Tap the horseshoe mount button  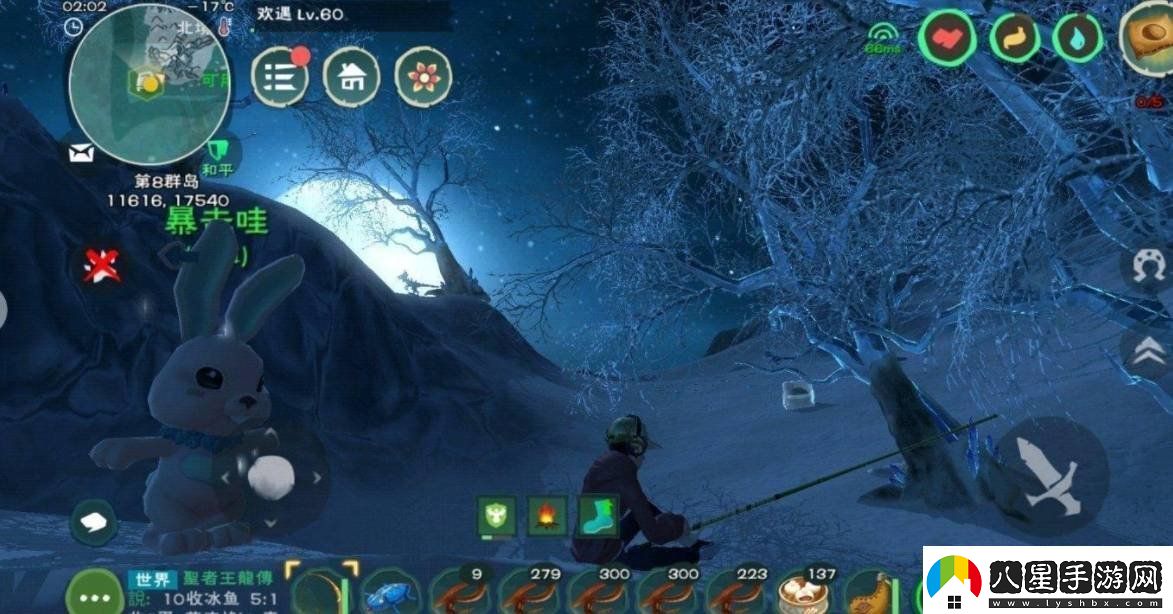tap(1148, 268)
